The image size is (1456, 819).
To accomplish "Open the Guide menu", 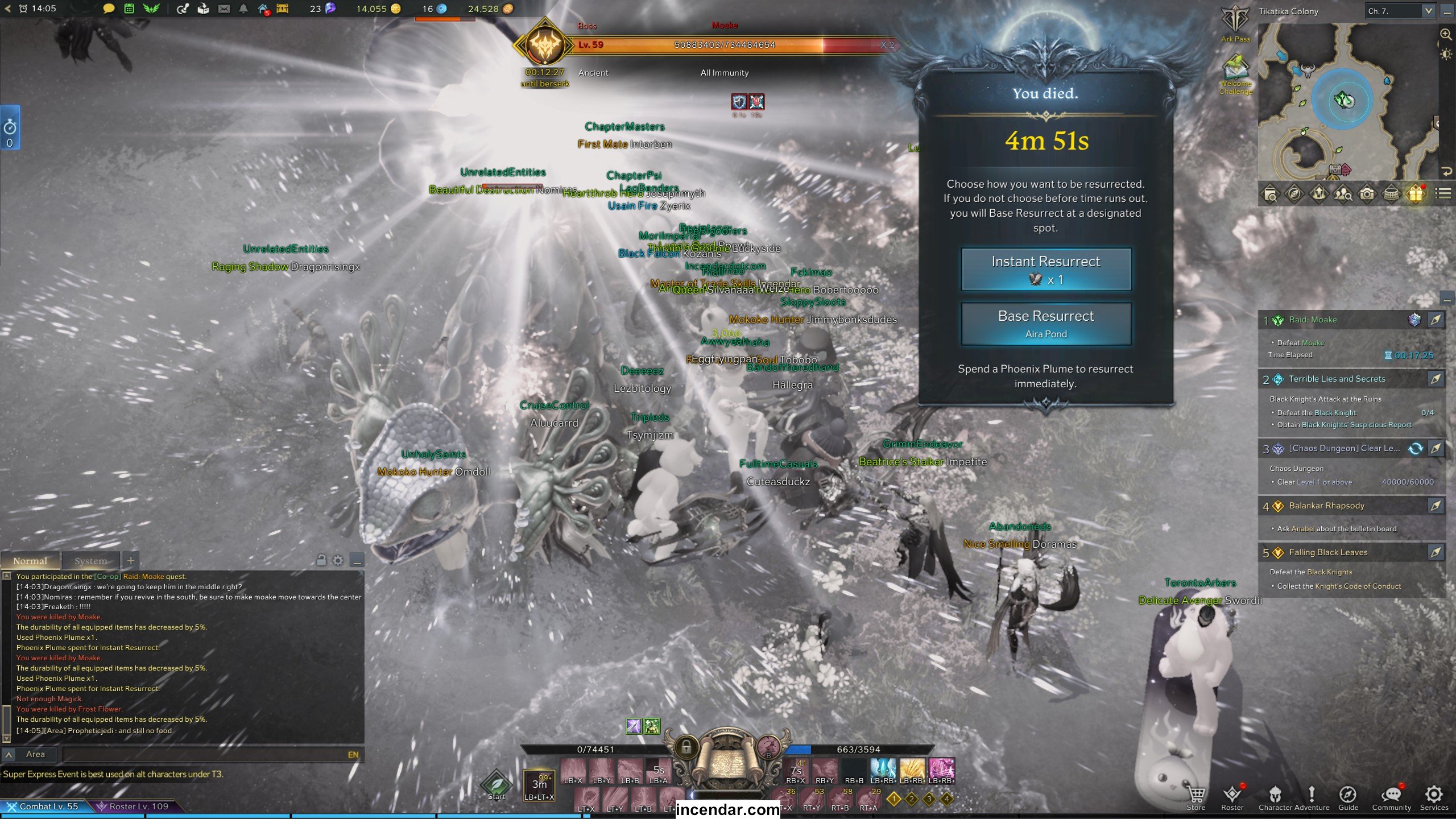I will (x=1347, y=797).
